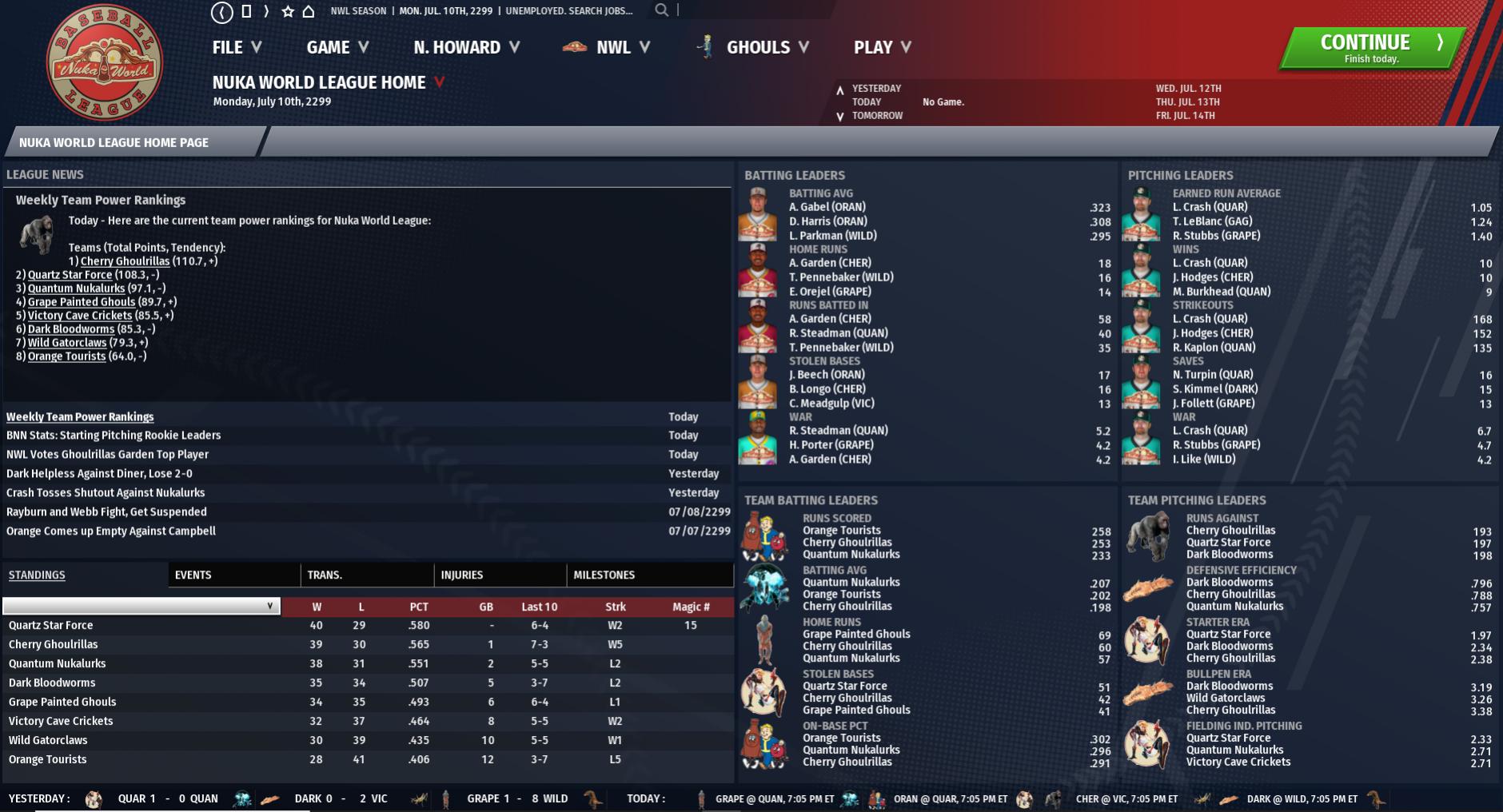Open the Play menu

pyautogui.click(x=882, y=47)
